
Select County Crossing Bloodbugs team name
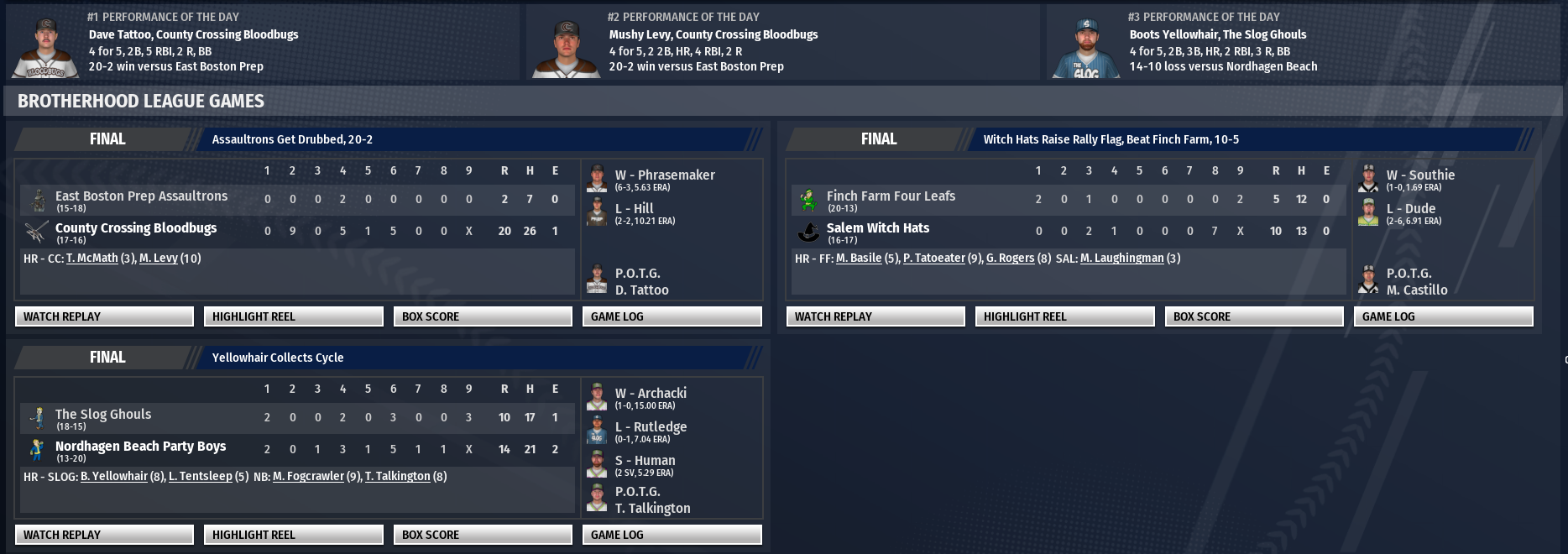(136, 228)
